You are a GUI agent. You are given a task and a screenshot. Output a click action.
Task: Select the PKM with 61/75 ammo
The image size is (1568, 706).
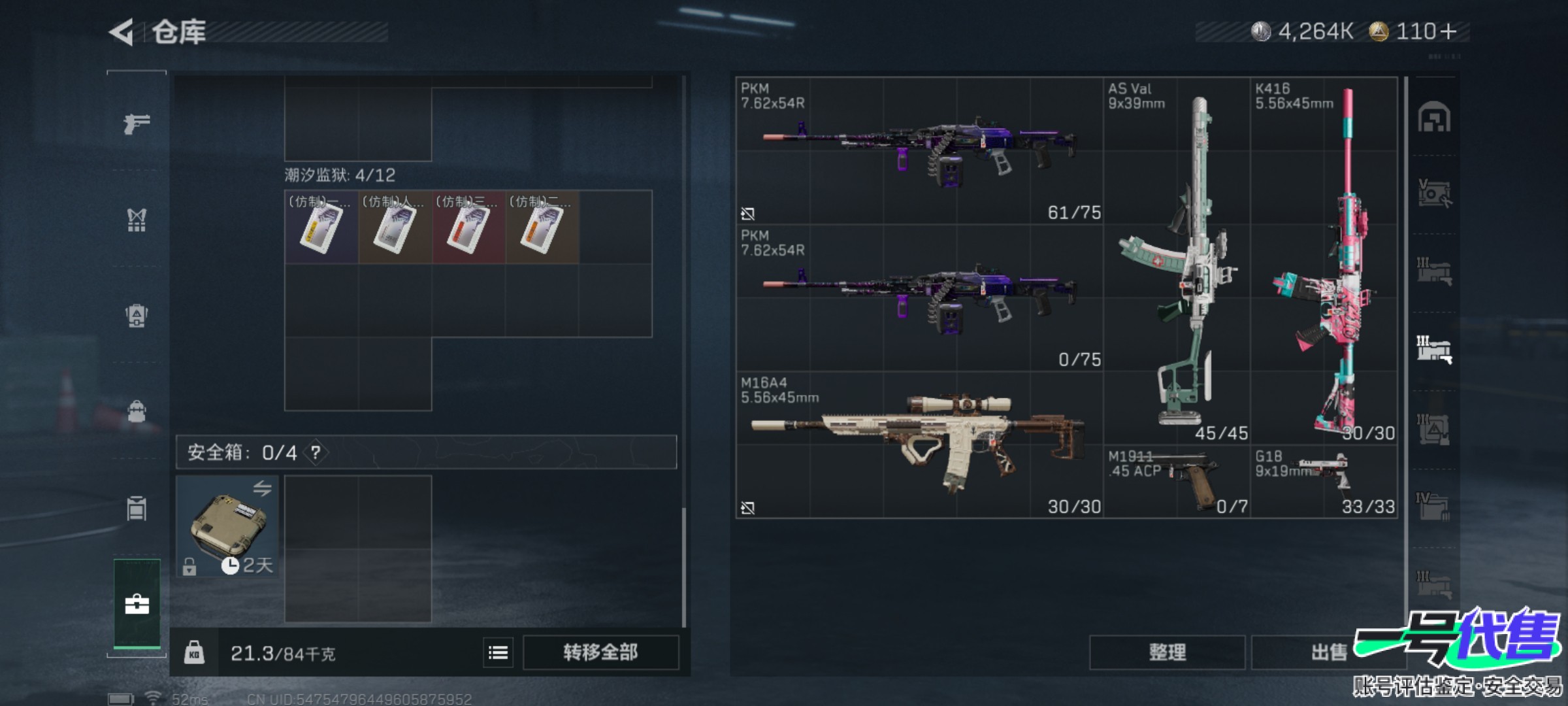(x=919, y=151)
